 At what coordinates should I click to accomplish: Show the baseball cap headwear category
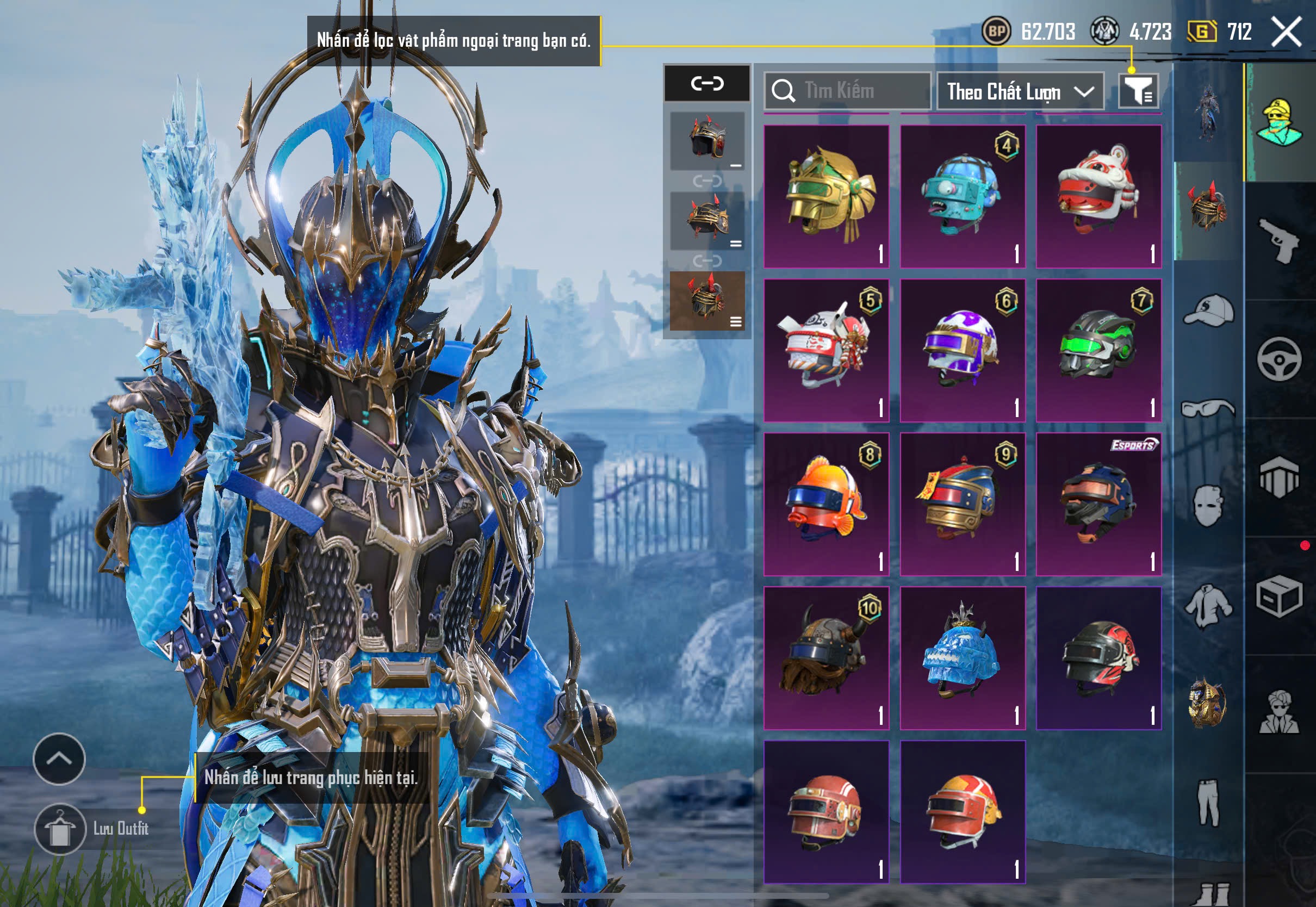[x=1209, y=310]
